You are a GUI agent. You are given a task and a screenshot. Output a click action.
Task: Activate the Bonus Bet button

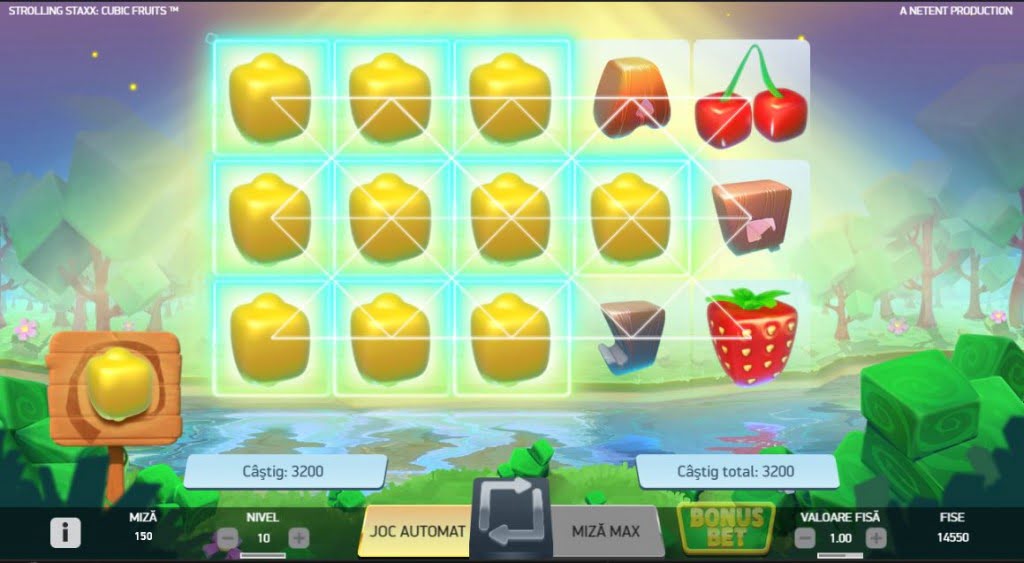point(726,527)
